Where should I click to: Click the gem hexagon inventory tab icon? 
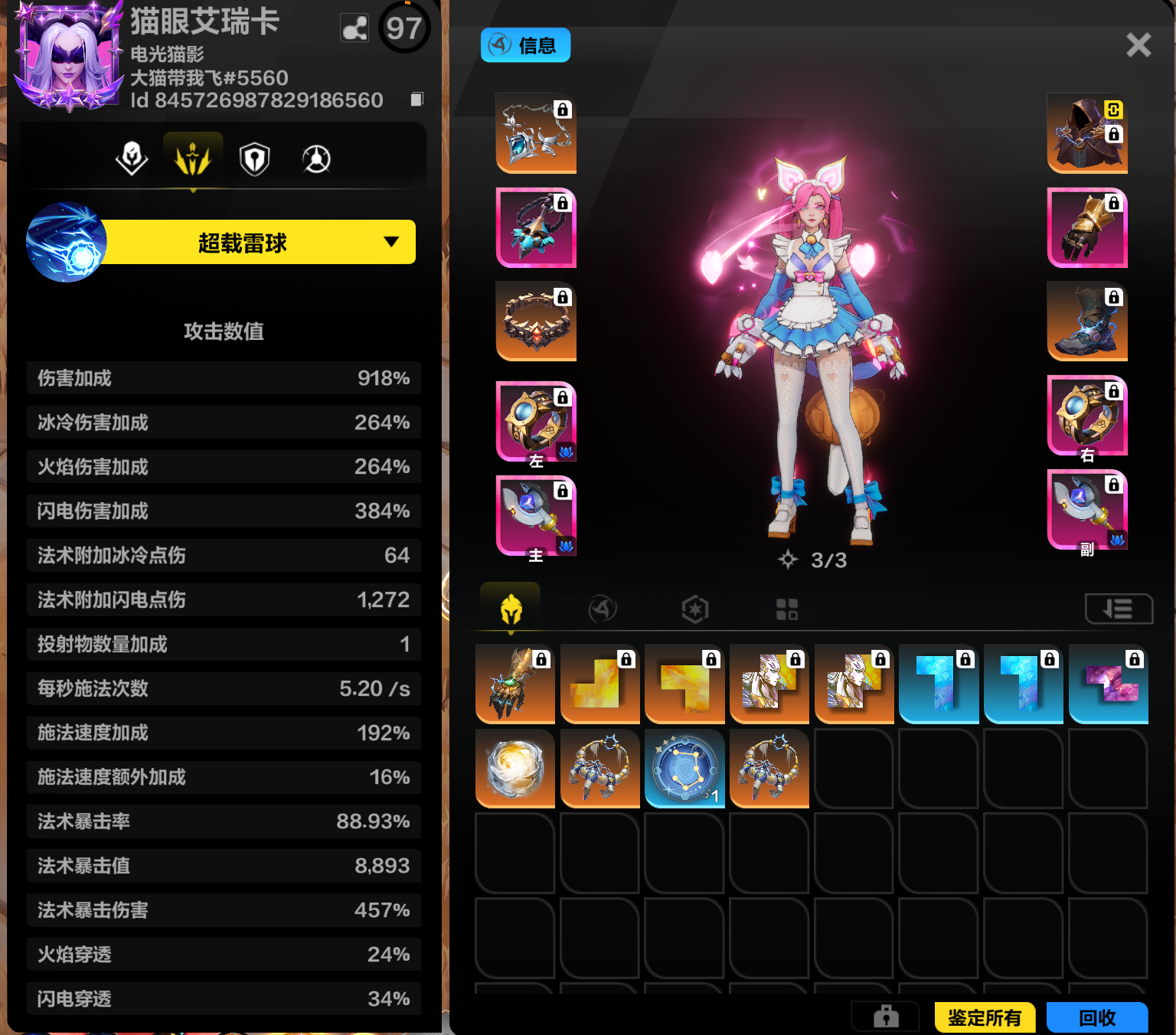694,609
